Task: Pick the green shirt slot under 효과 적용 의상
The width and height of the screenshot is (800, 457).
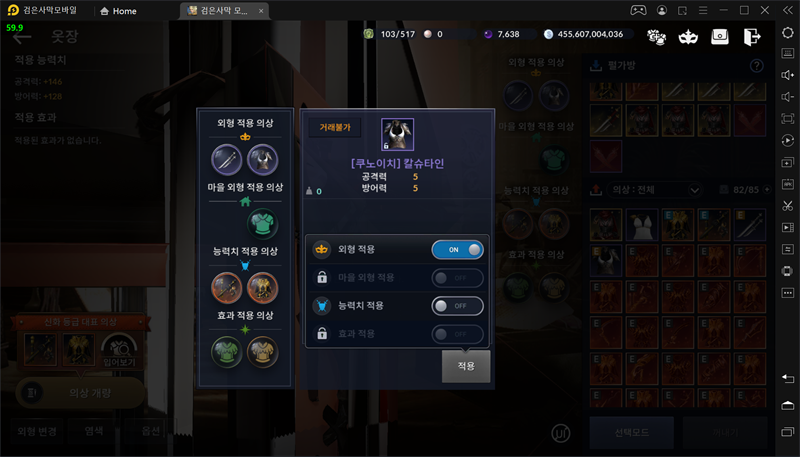Action: click(227, 351)
